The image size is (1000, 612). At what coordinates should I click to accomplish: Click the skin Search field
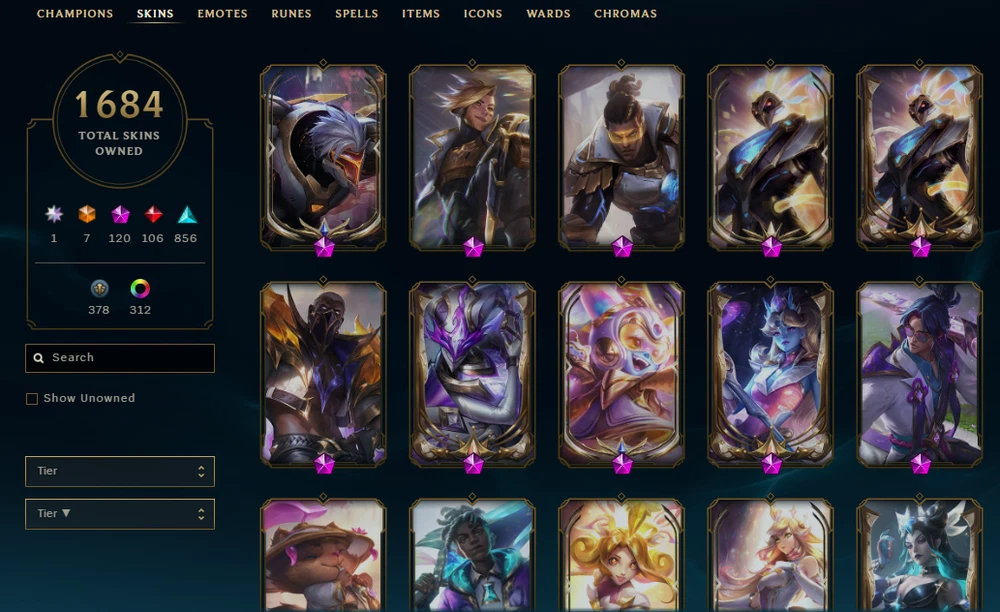[x=120, y=358]
